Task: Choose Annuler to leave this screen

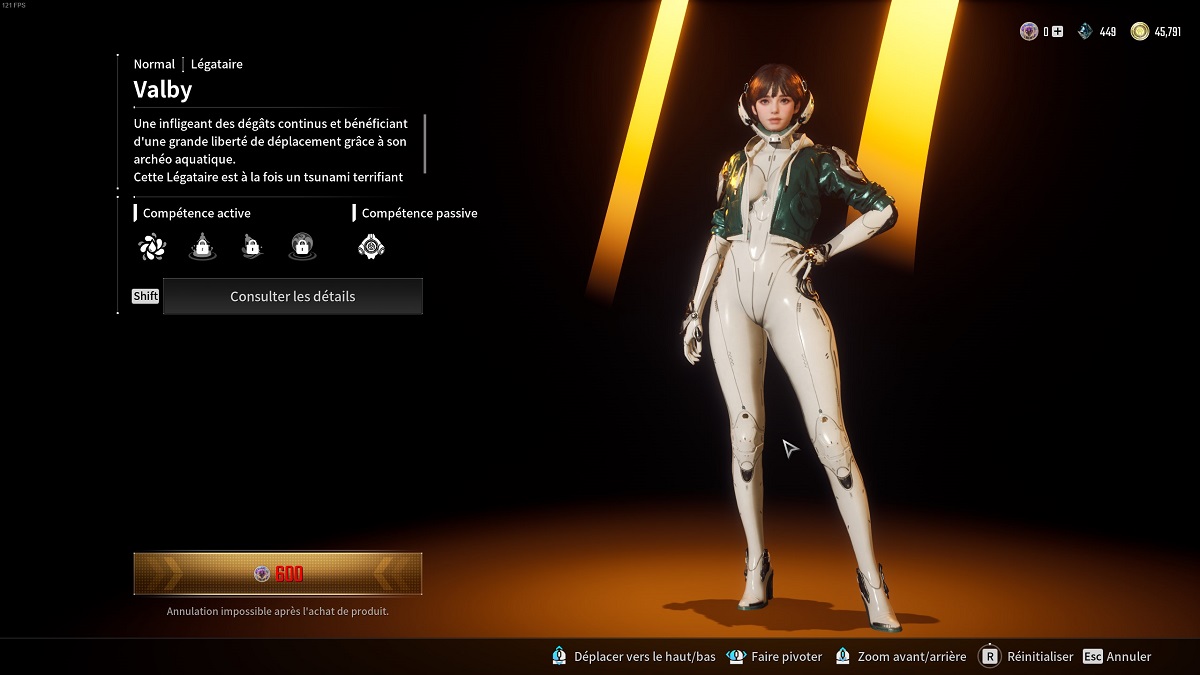Action: tap(1118, 657)
